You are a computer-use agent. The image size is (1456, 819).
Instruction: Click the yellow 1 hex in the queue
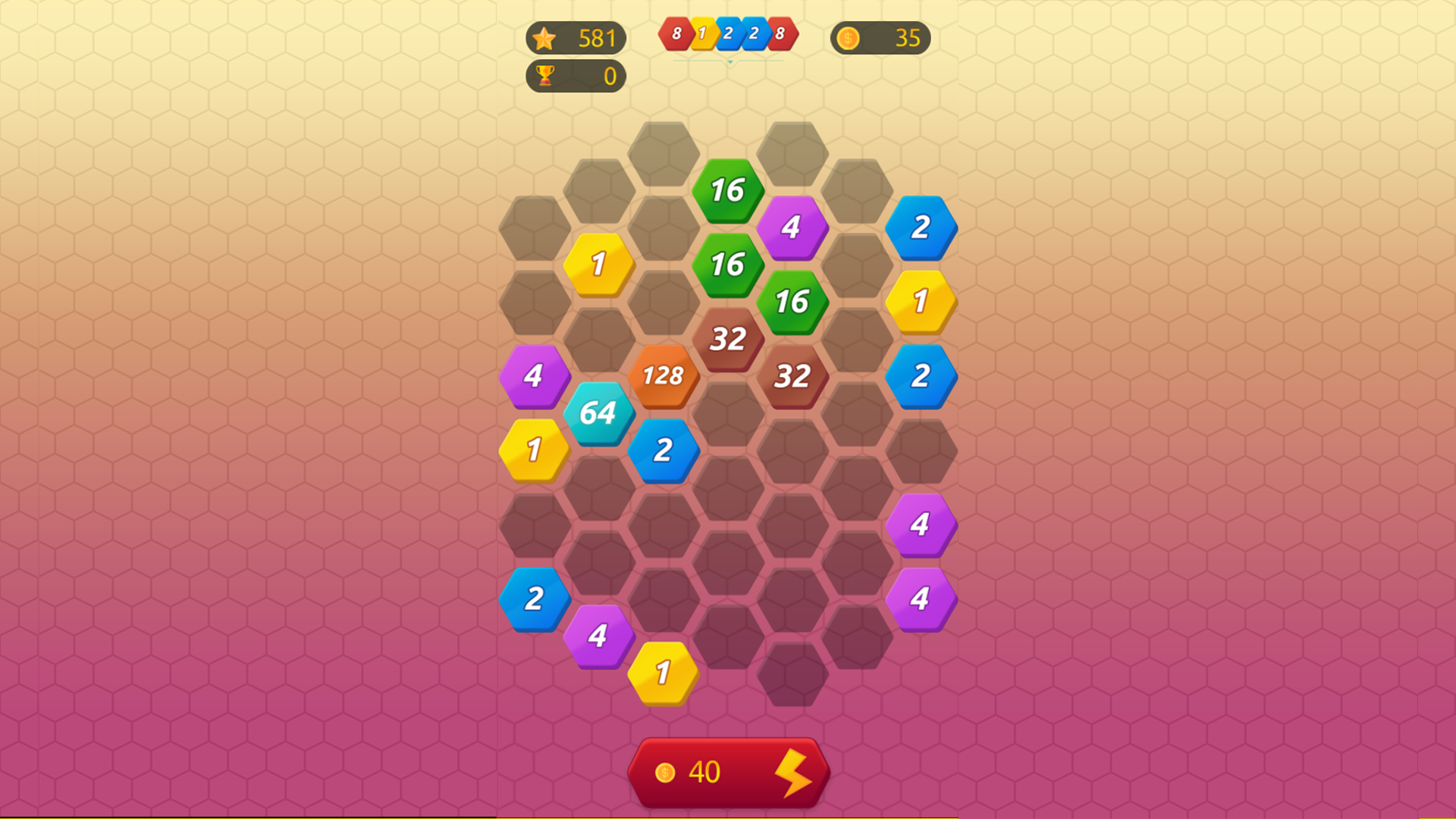tap(703, 33)
